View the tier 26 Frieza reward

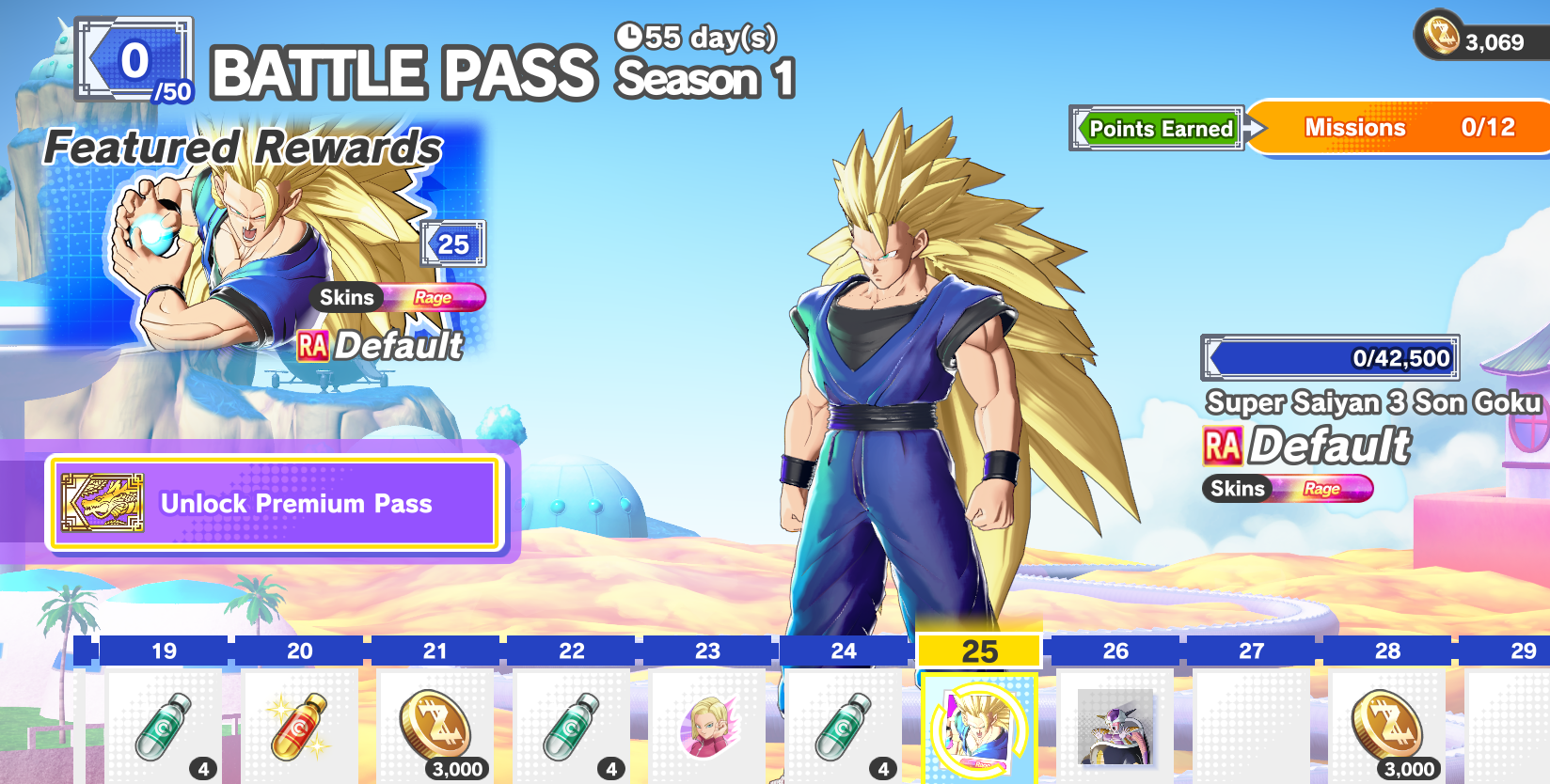click(1115, 726)
